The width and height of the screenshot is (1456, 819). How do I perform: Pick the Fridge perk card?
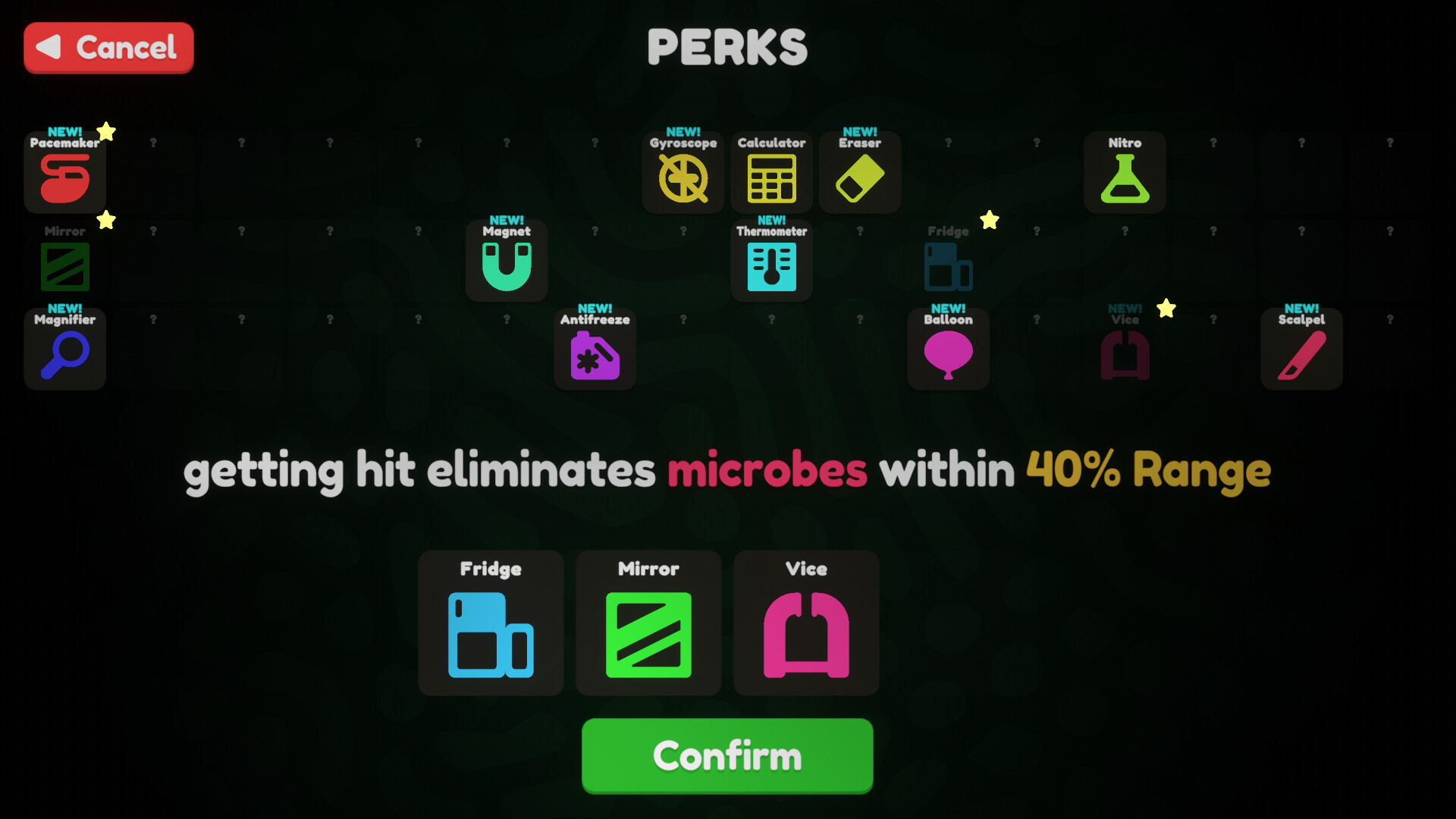491,623
